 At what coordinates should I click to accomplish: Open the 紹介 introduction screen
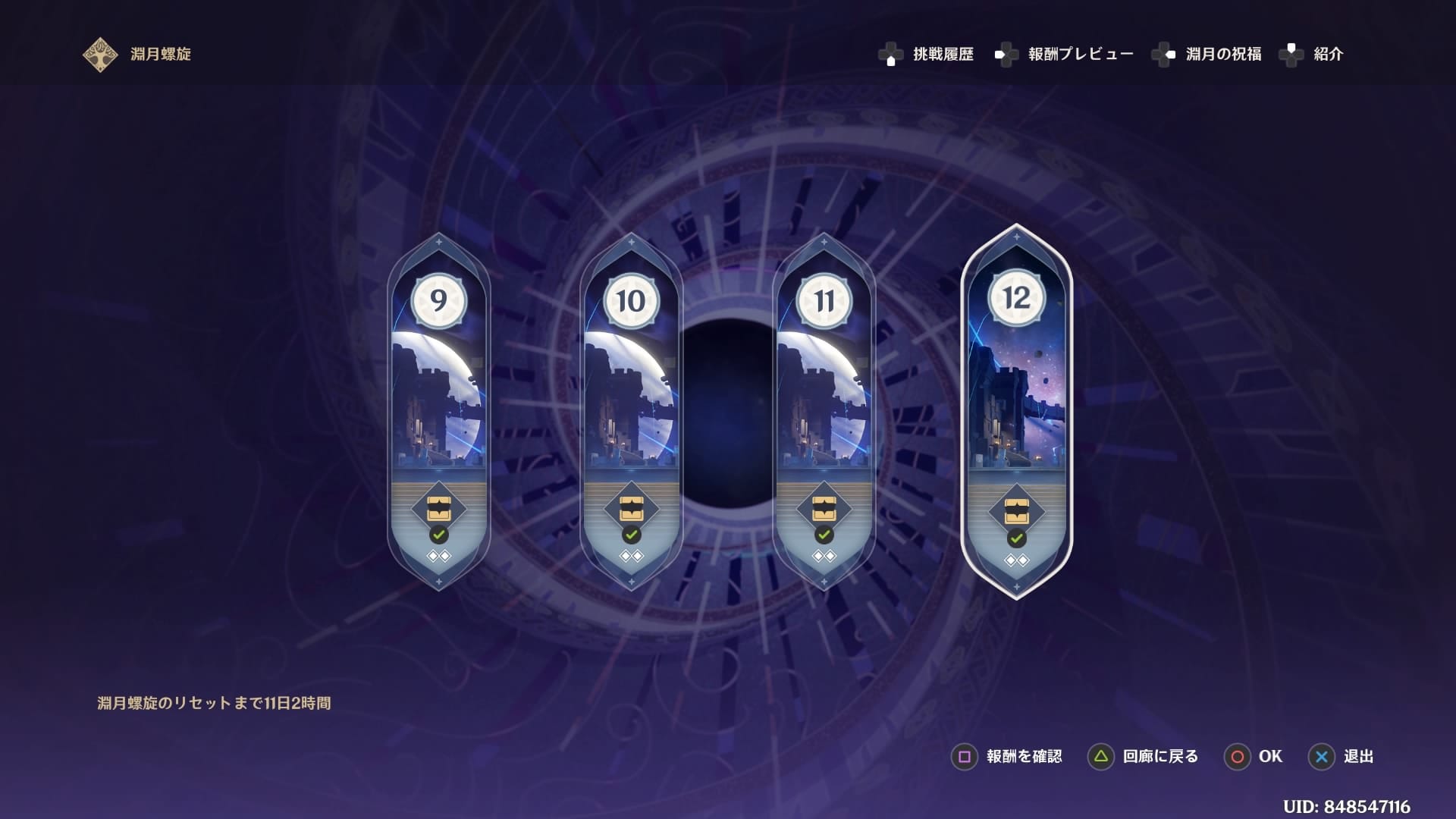[x=1327, y=54]
